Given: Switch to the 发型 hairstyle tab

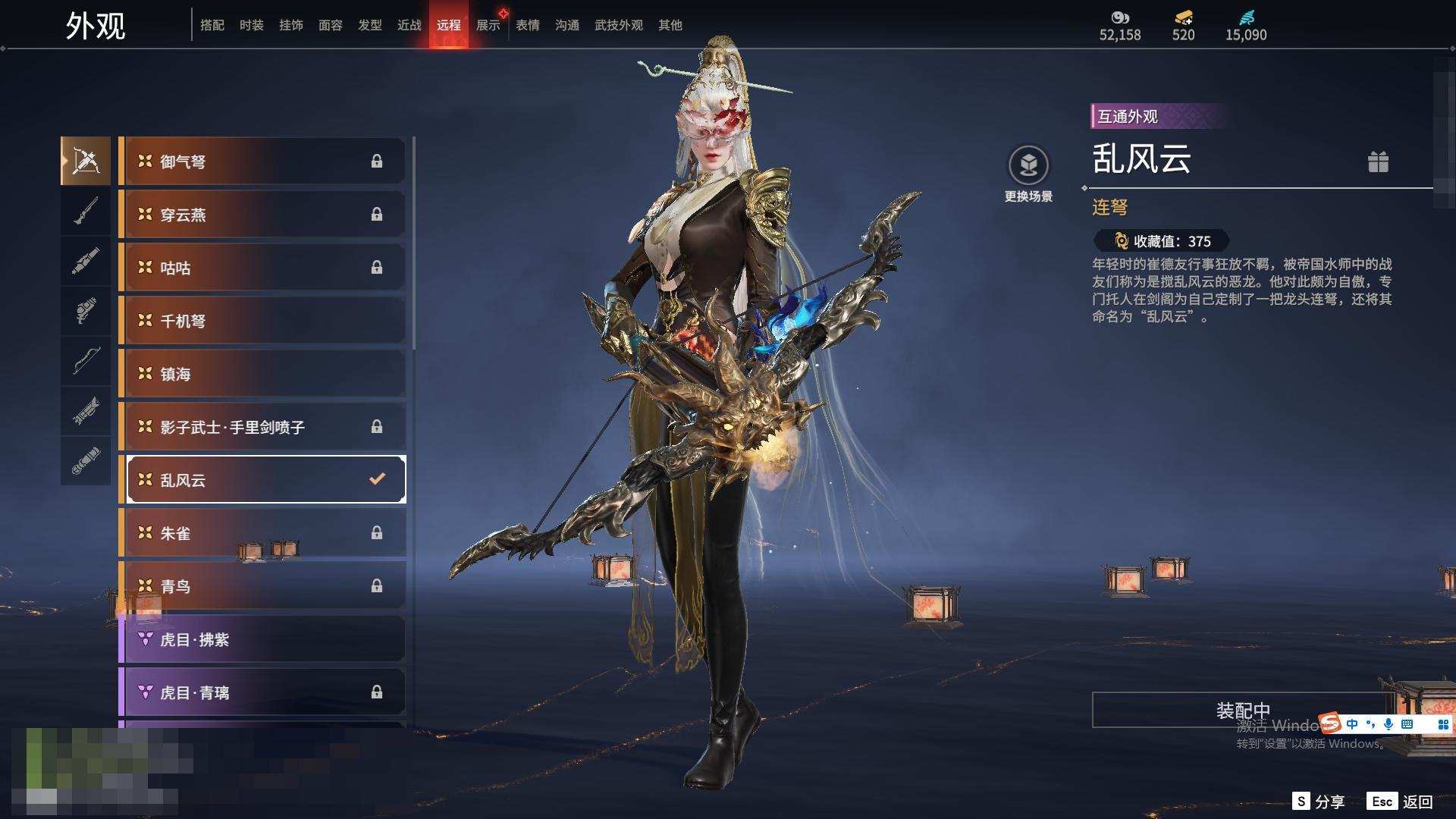Looking at the screenshot, I should (x=369, y=25).
